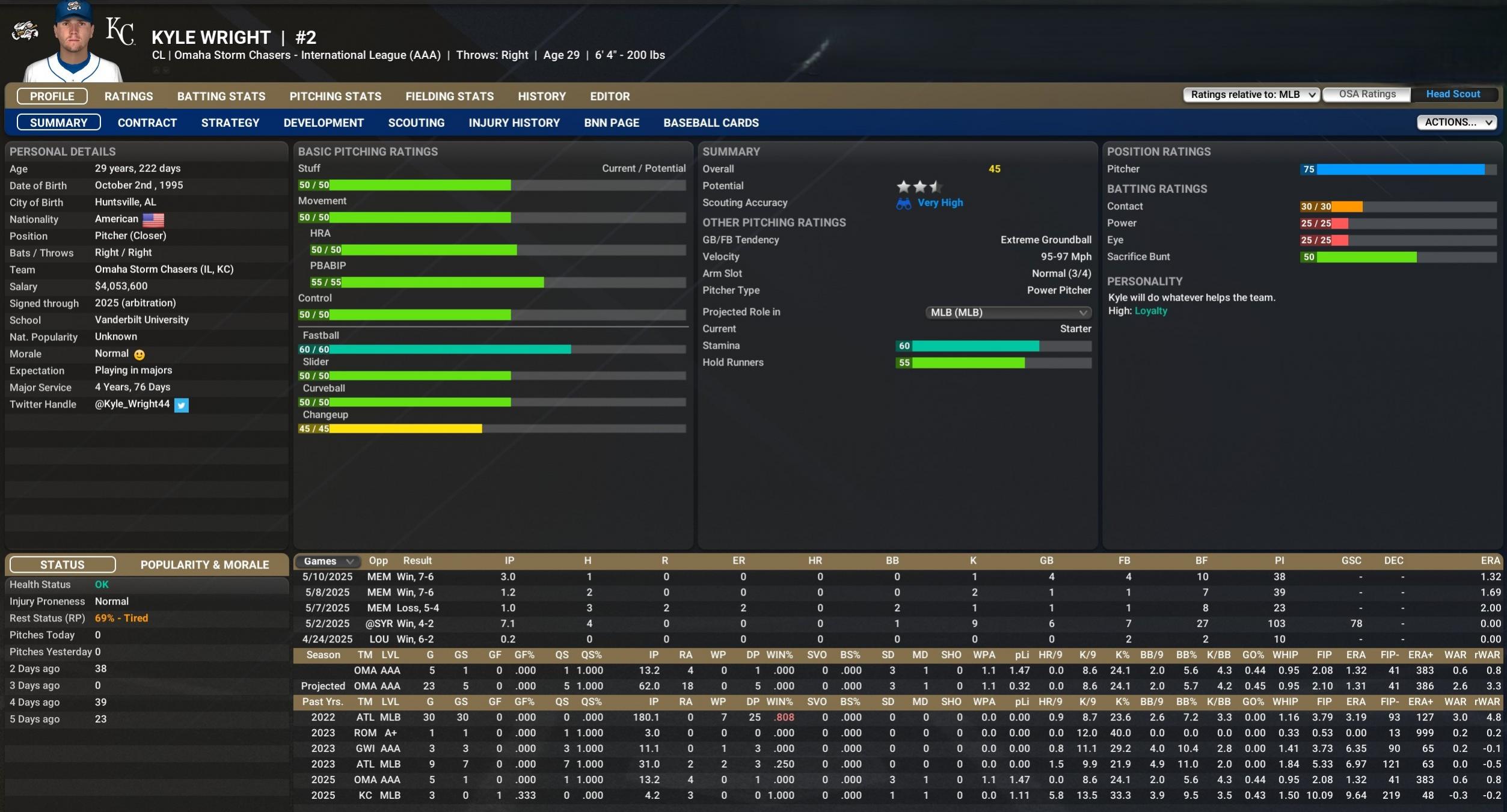1507x812 pixels.
Task: Switch to the PITCHING STATS tab
Action: 336,96
